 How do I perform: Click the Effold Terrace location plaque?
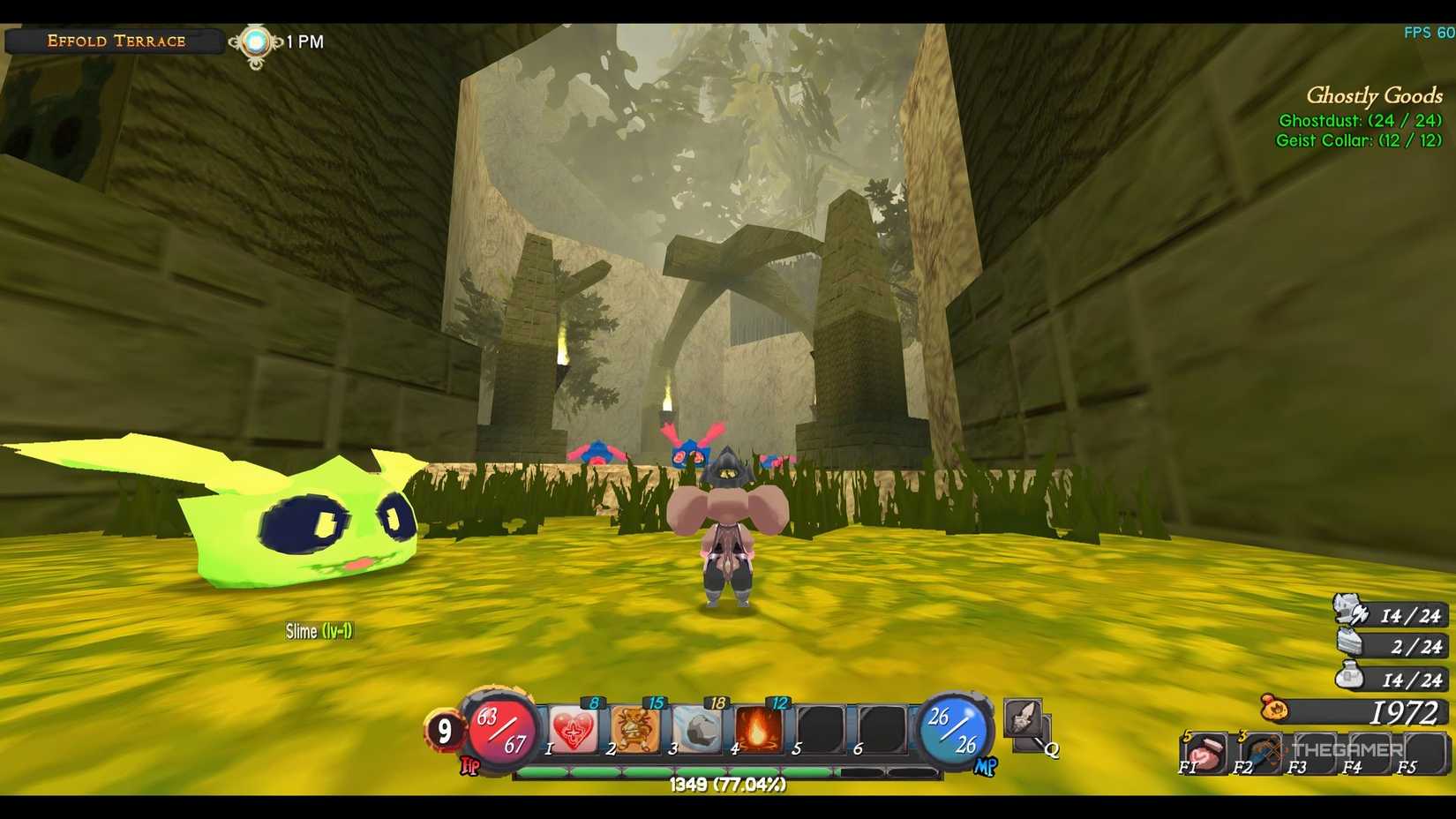[115, 40]
